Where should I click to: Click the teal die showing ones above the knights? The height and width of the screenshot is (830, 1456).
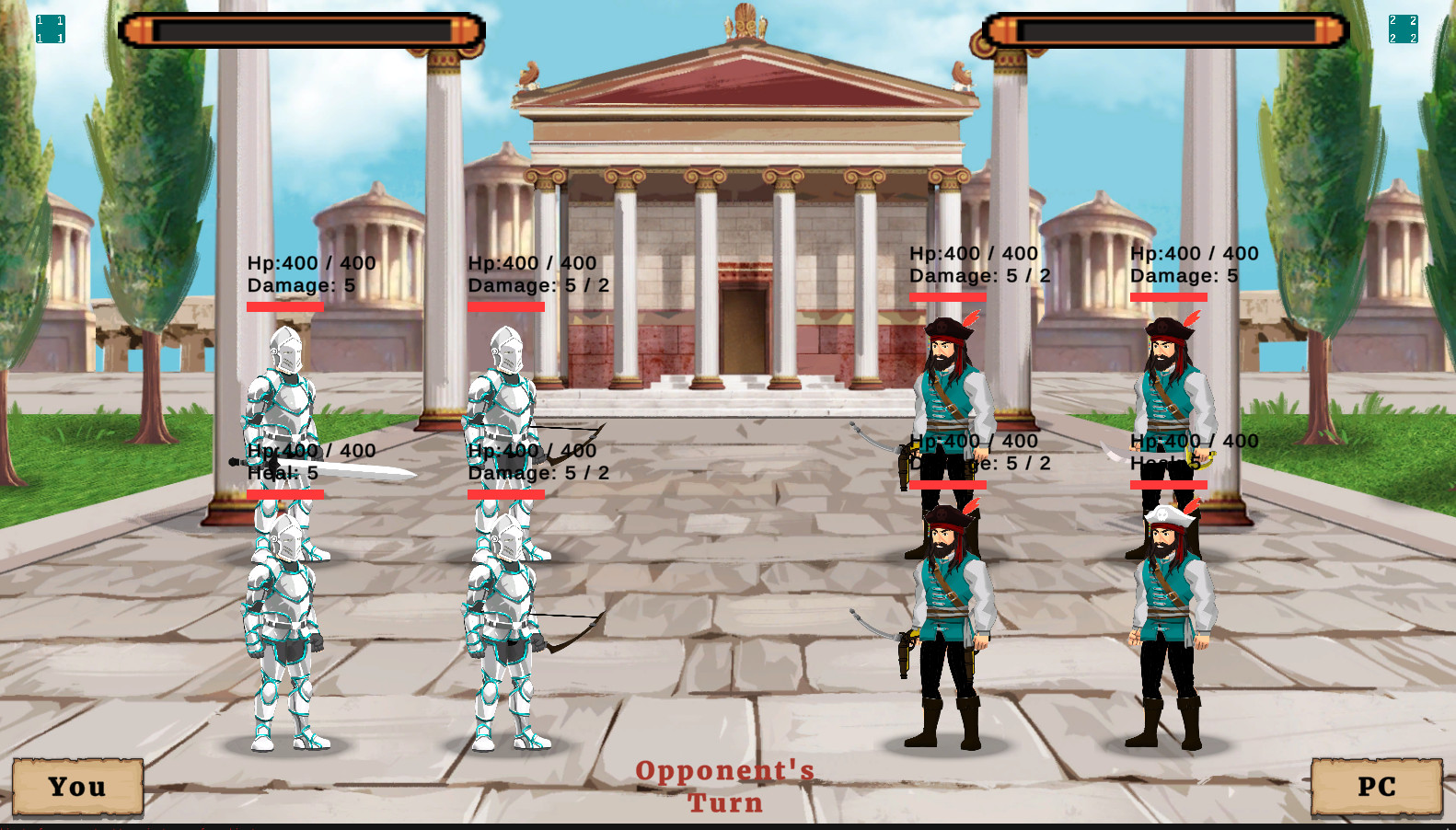pos(51,27)
